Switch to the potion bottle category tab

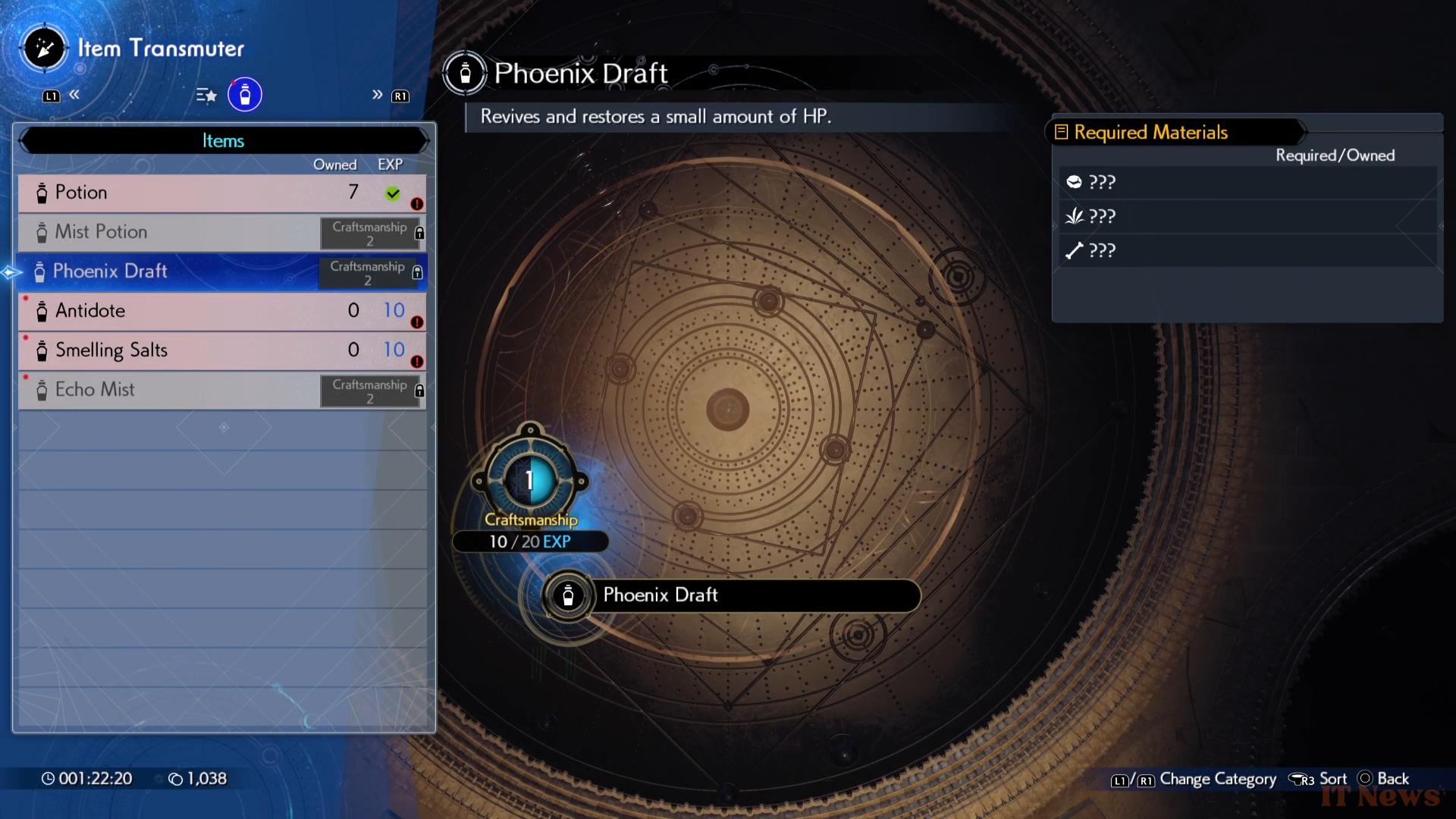point(245,95)
